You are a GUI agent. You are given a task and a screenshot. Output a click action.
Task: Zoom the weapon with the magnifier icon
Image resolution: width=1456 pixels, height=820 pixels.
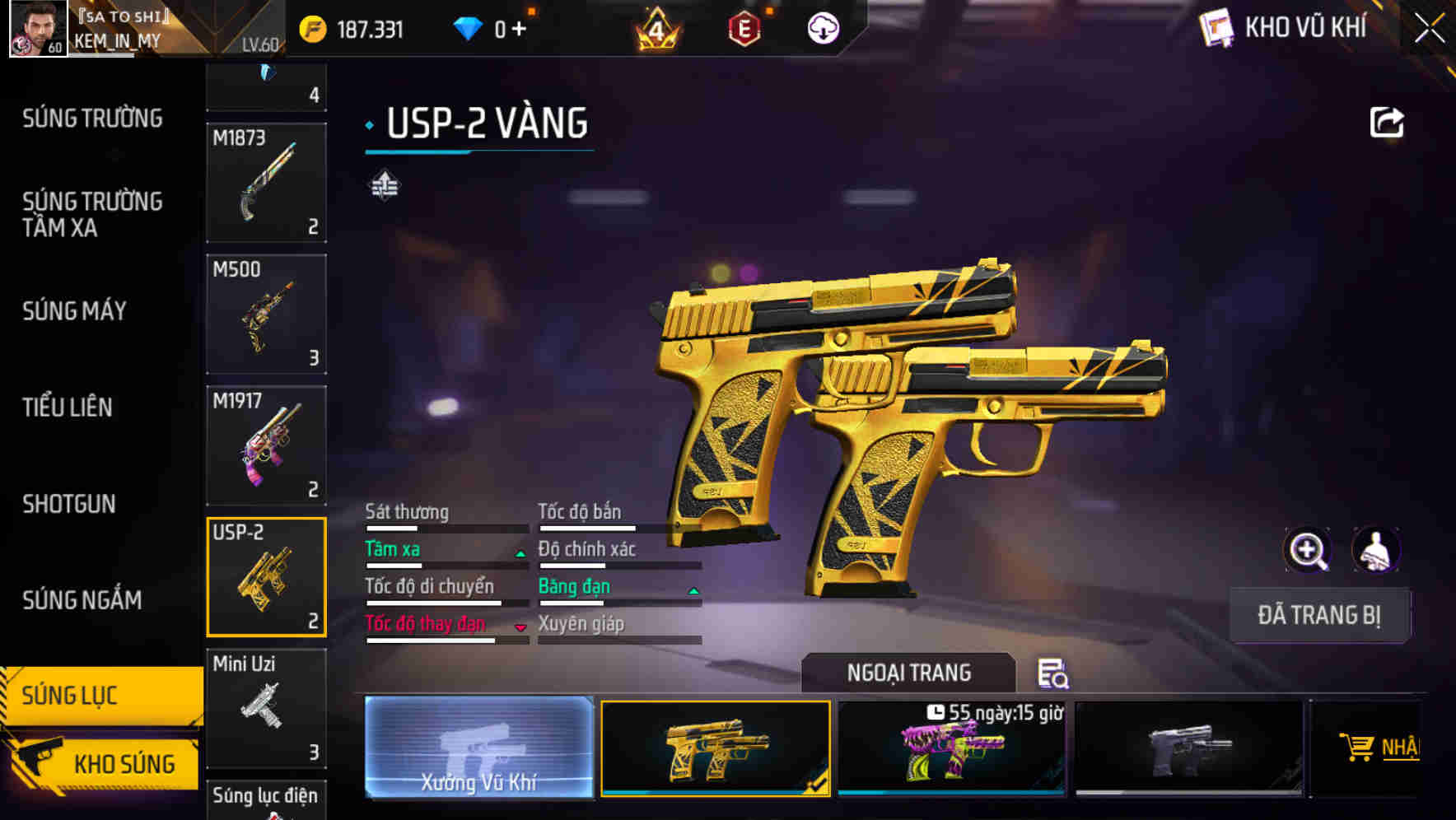(x=1306, y=550)
